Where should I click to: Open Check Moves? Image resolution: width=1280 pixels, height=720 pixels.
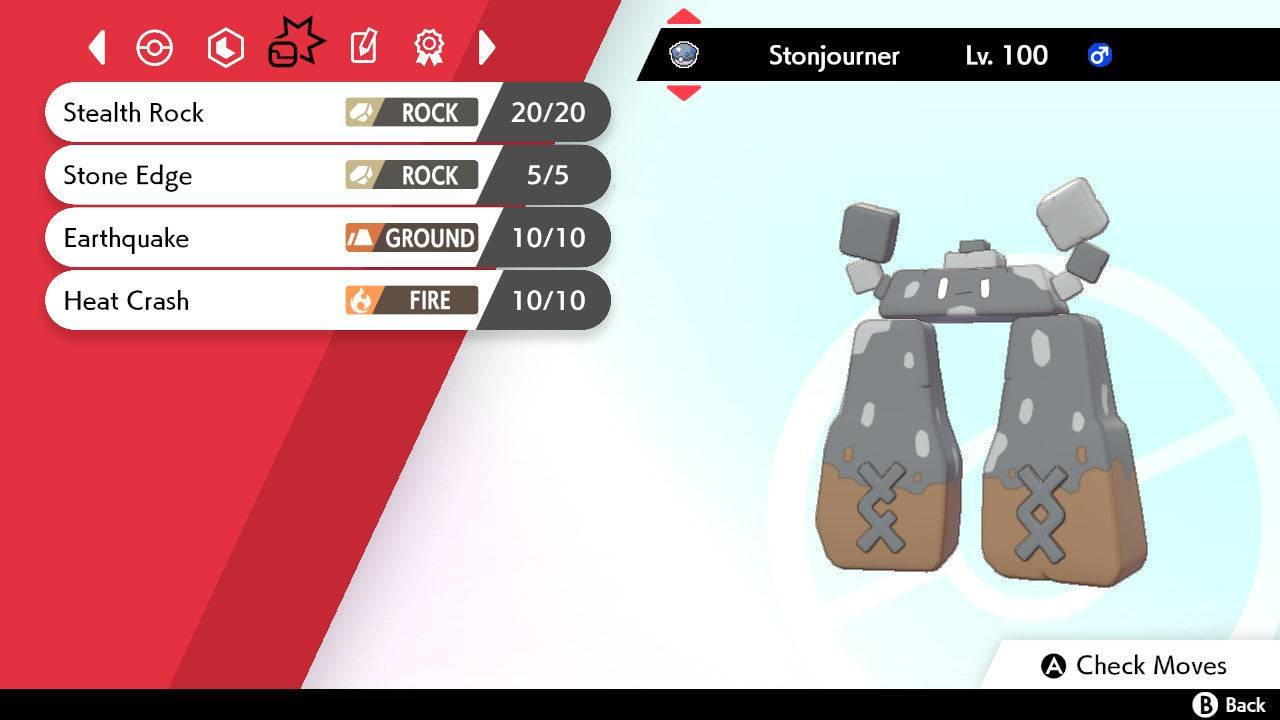(x=1133, y=666)
